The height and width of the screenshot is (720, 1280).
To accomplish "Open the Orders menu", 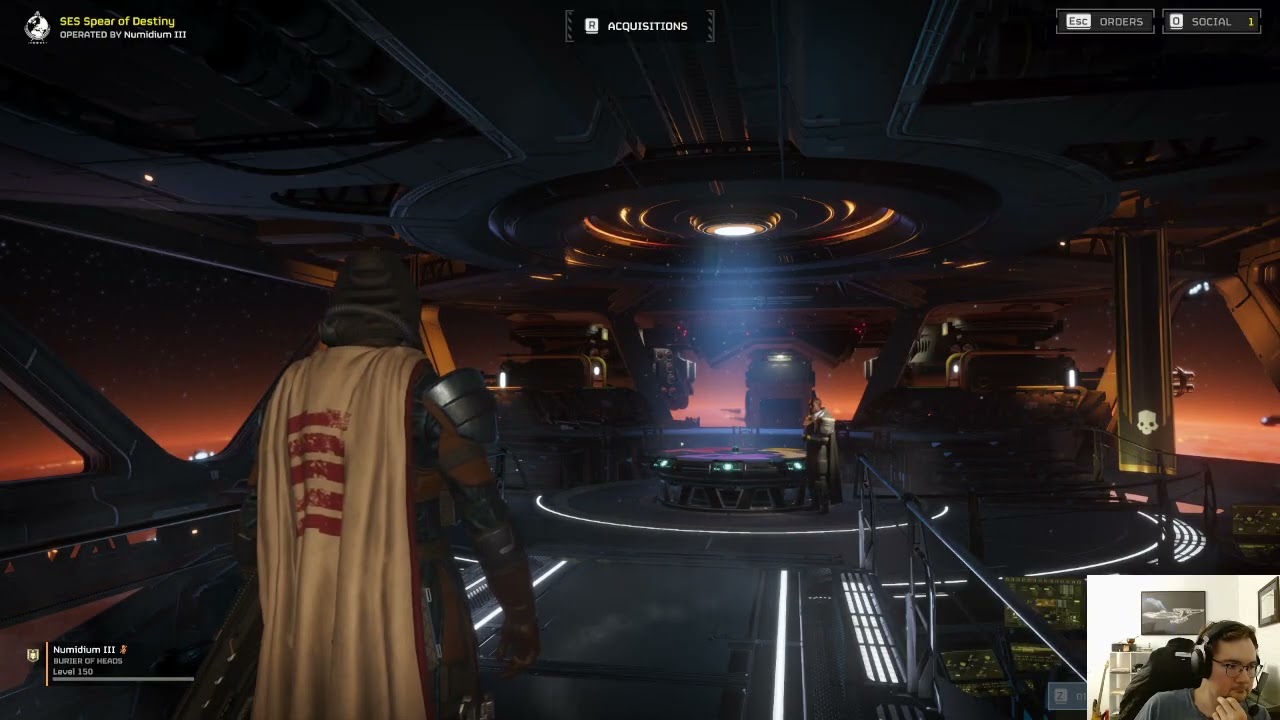I will point(1105,21).
